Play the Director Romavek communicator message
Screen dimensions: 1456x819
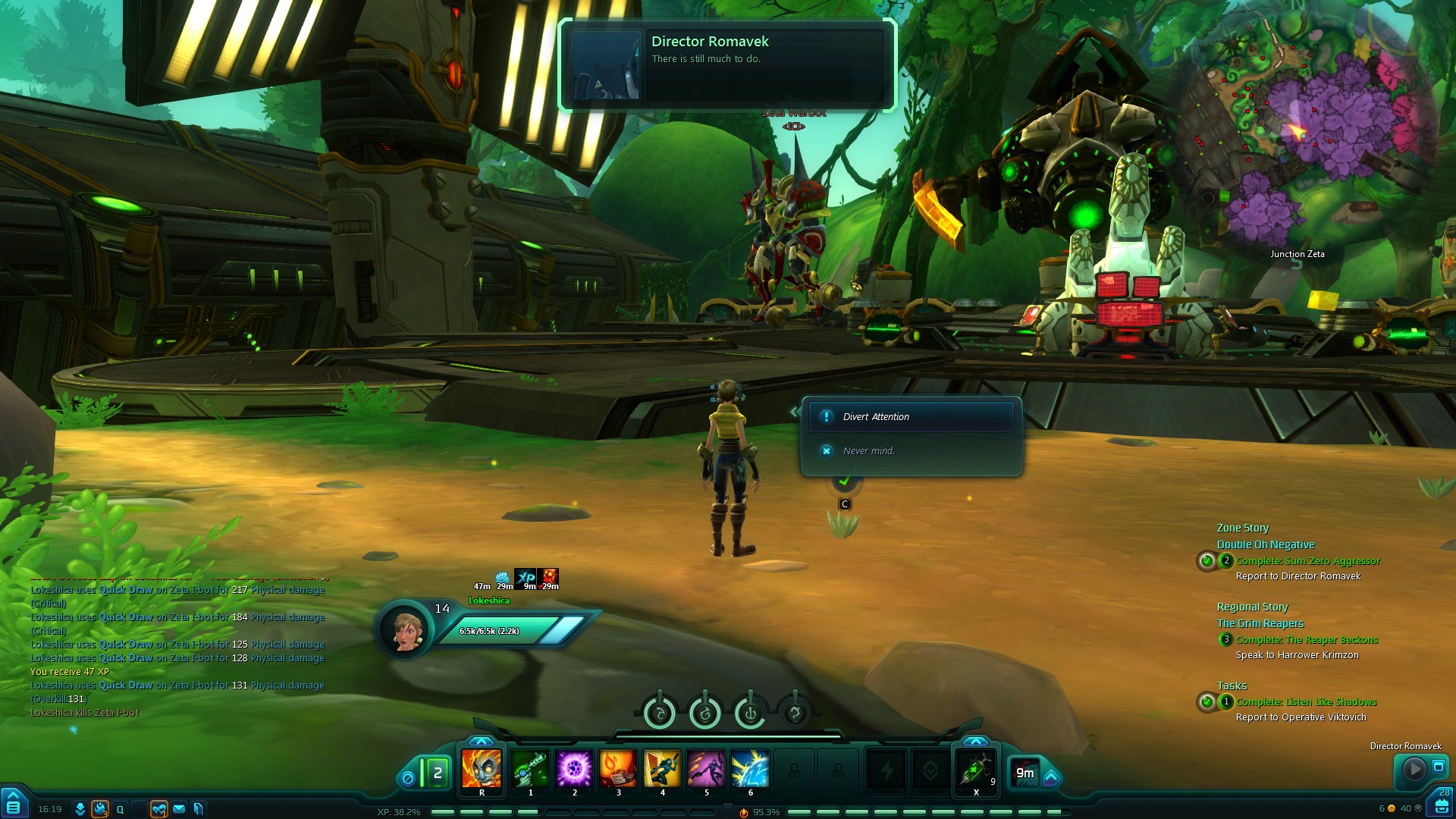pos(1414,770)
